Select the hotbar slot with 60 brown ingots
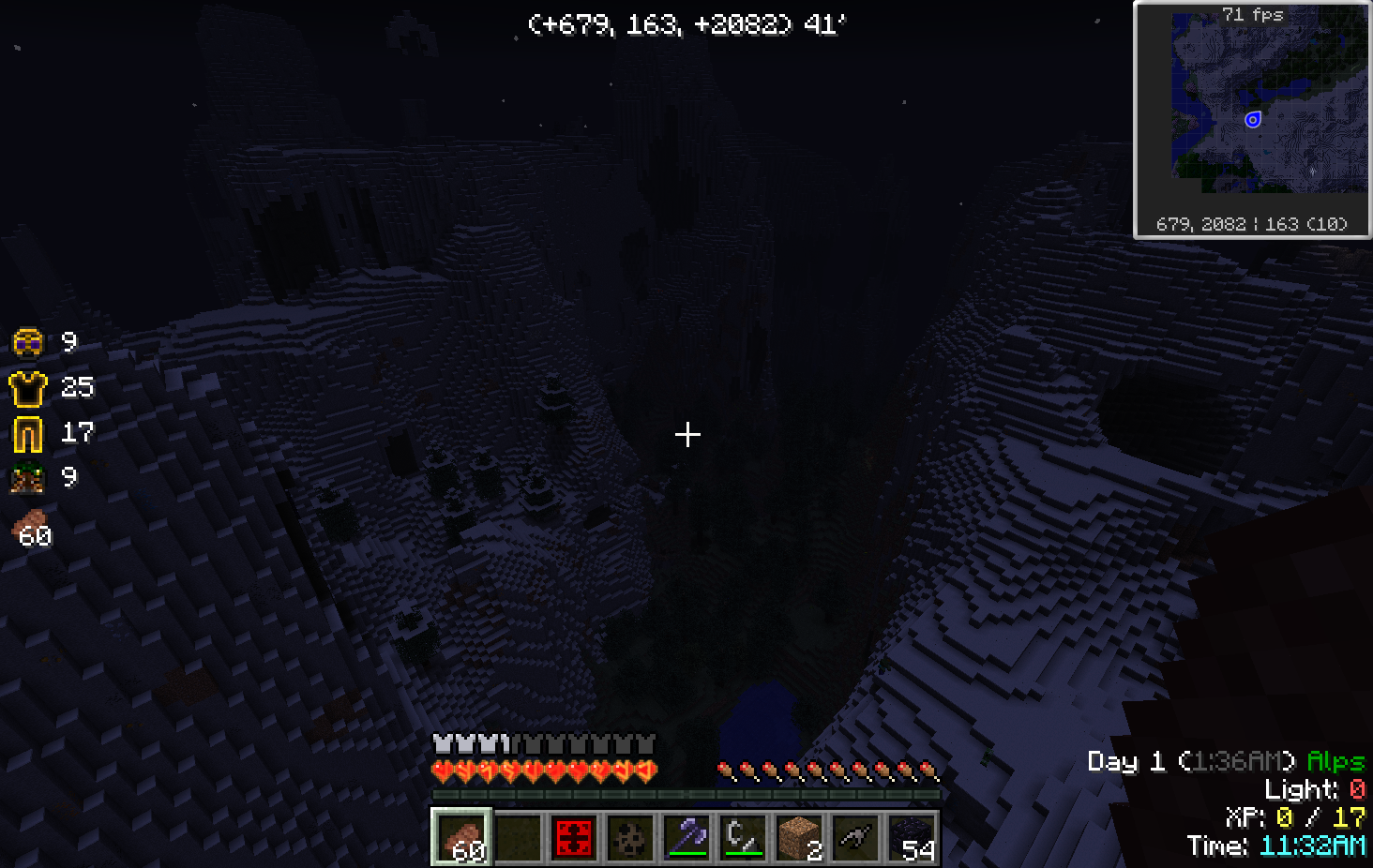1373x868 pixels. point(461,836)
